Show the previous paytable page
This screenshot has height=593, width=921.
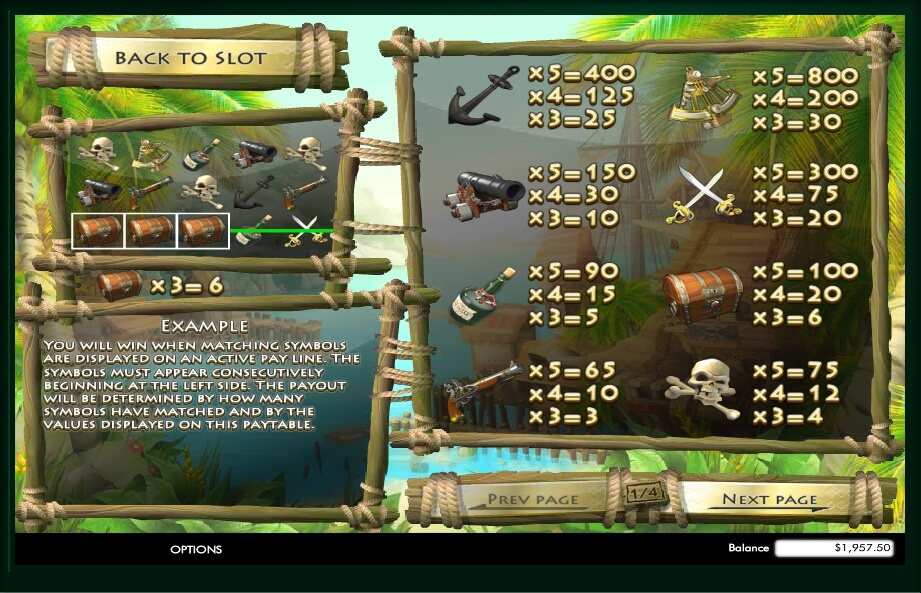533,499
